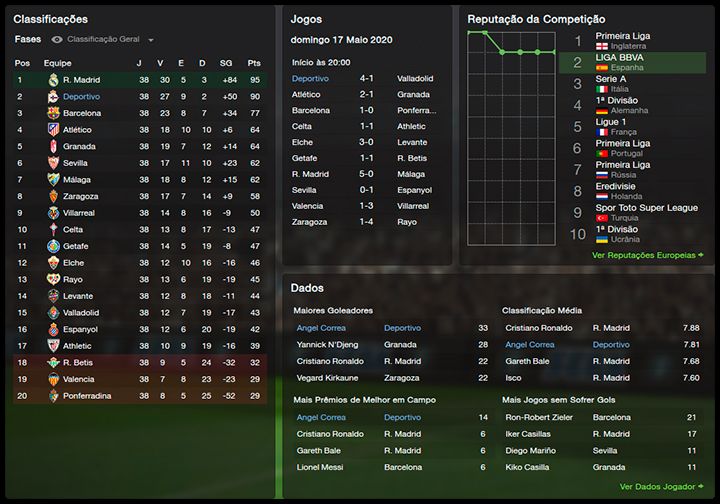The height and width of the screenshot is (504, 720).
Task: Select Lionel Messi in man-of-match list
Action: coord(321,467)
